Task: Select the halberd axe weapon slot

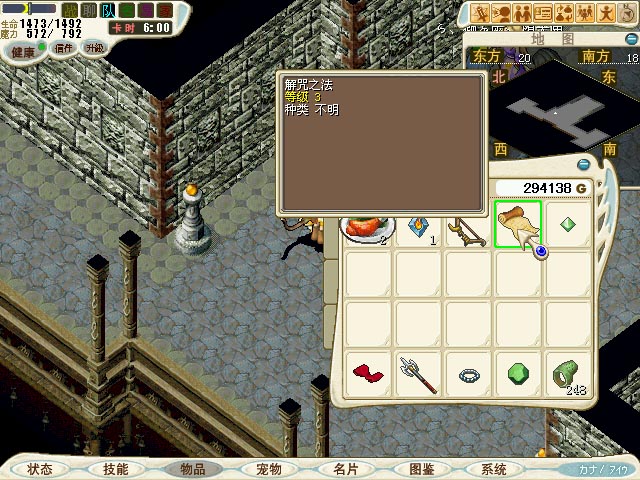Action: (418, 375)
